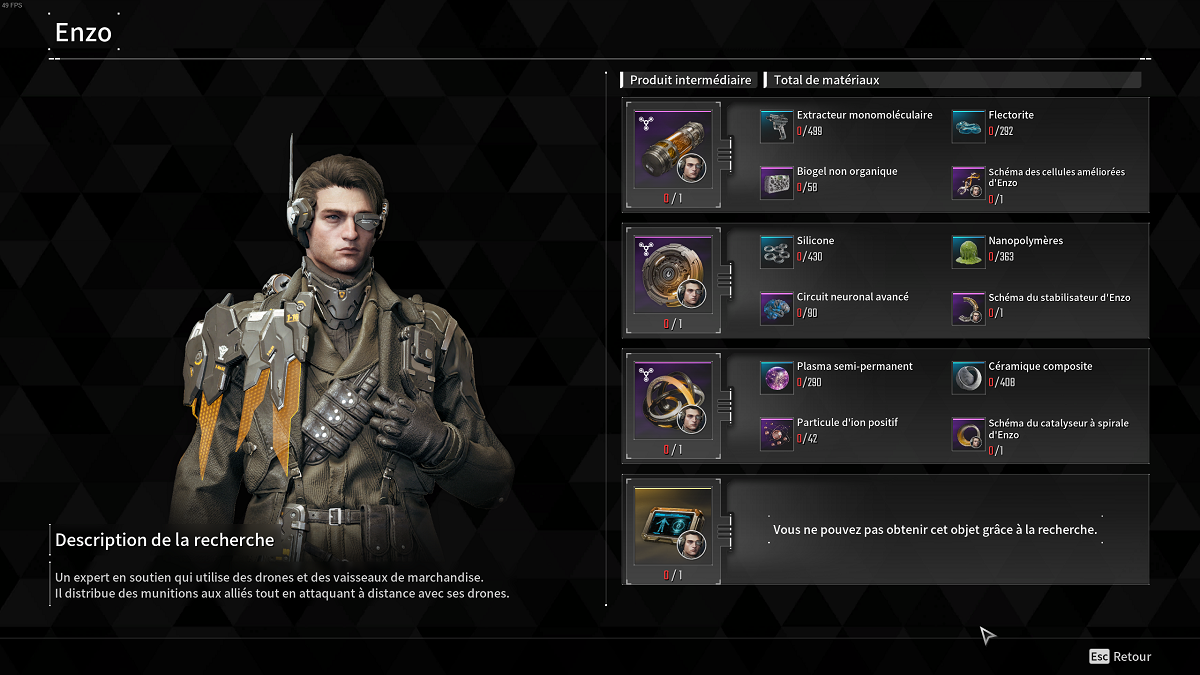
Task: Click the Extracteur monomoléculaire material
Action: 776,127
